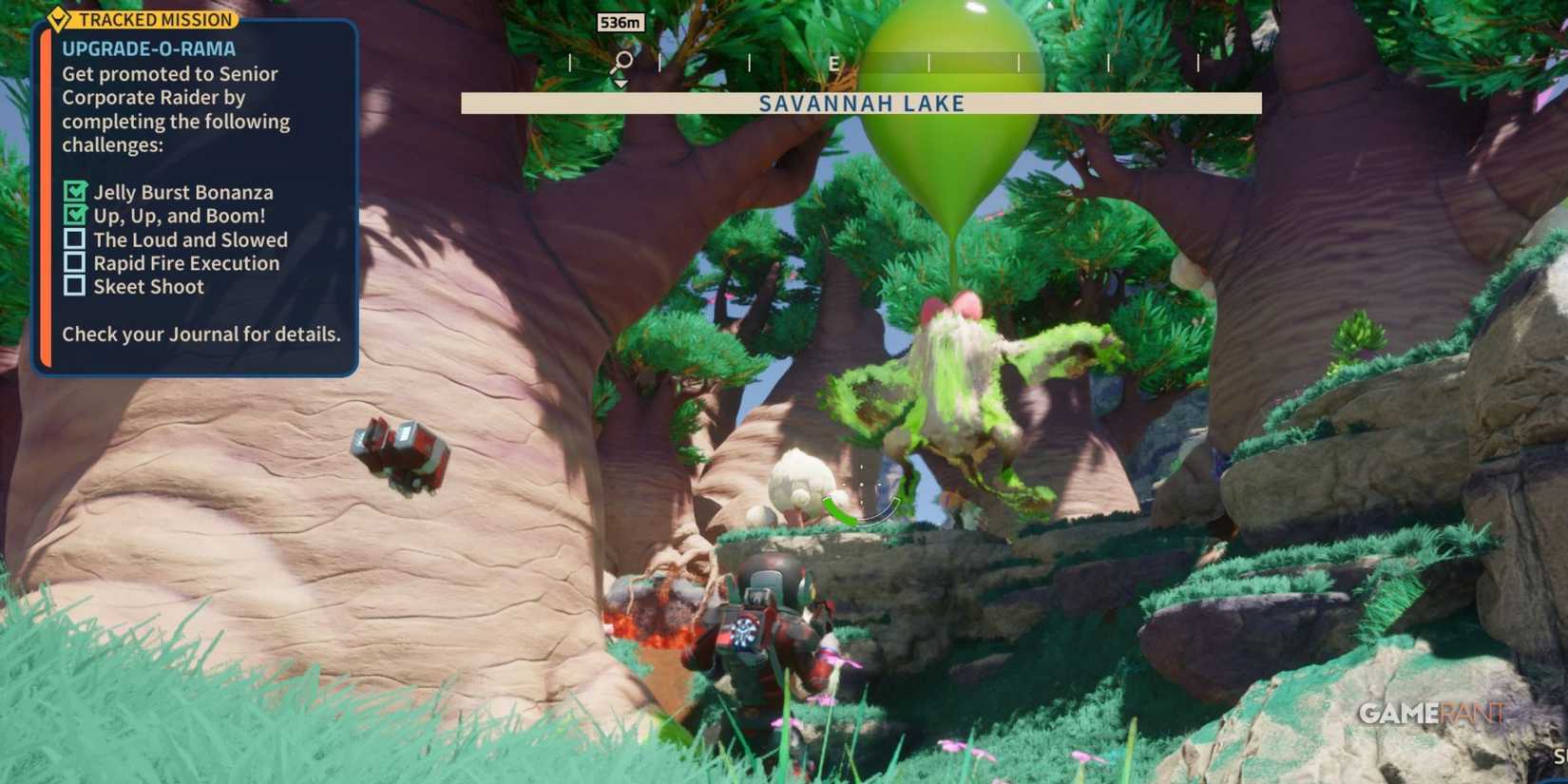This screenshot has height=784, width=1568.
Task: Check the Loud and Slowed challenge box
Action: (73, 237)
